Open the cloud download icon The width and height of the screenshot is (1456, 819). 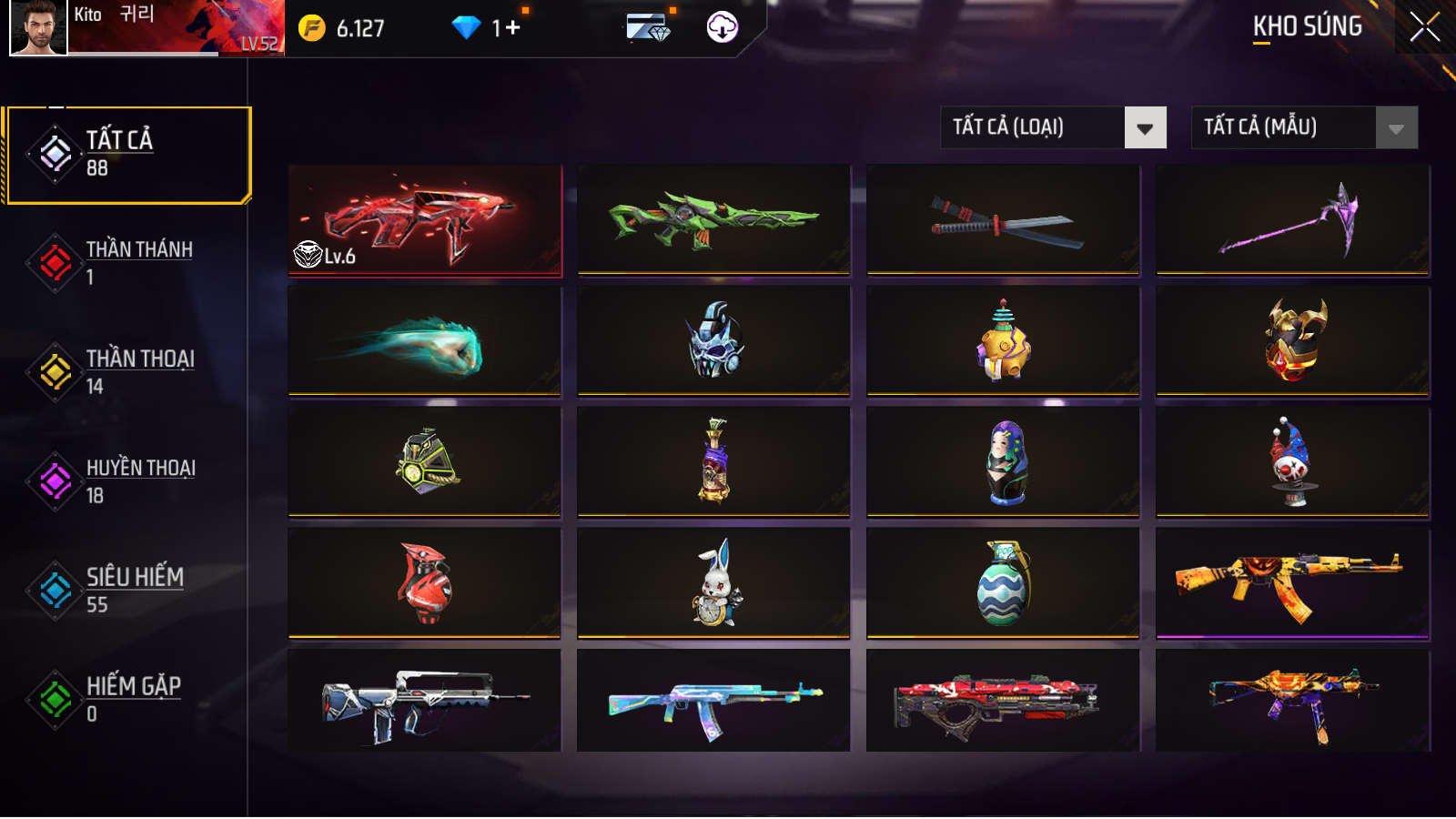[x=723, y=27]
